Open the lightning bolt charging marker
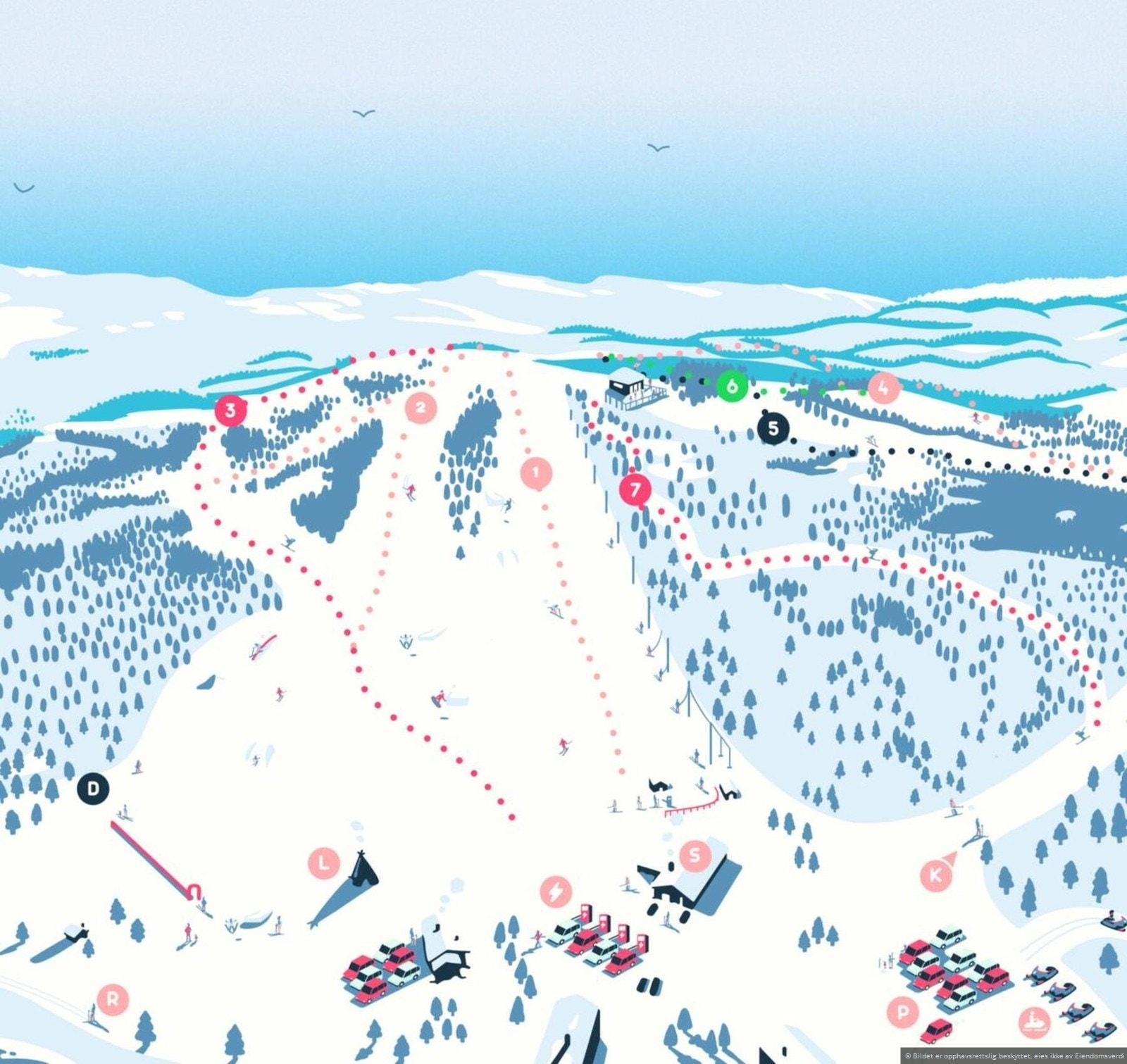 pyautogui.click(x=556, y=892)
